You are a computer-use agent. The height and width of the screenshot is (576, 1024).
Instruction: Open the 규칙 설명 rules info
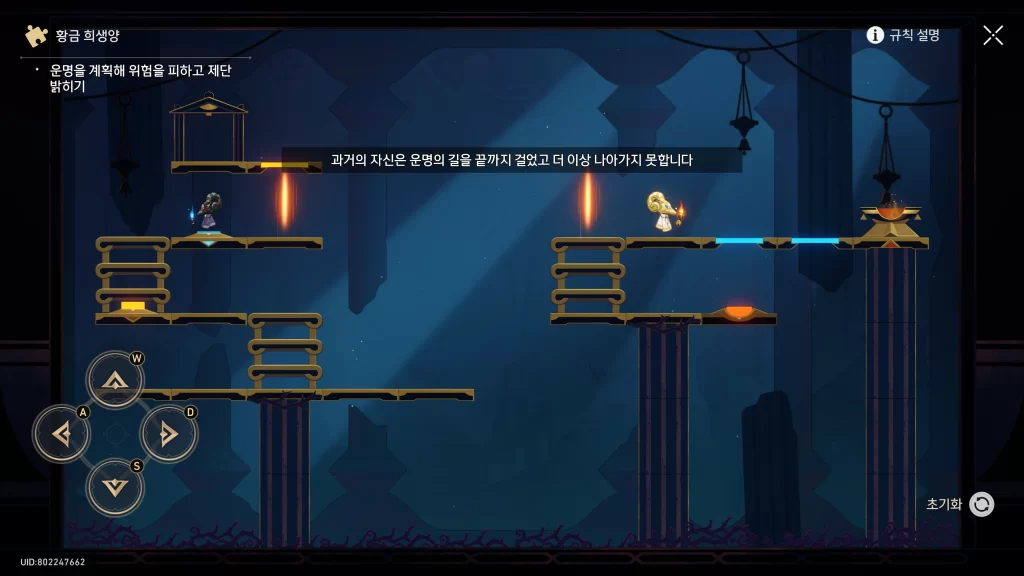pyautogui.click(x=903, y=35)
